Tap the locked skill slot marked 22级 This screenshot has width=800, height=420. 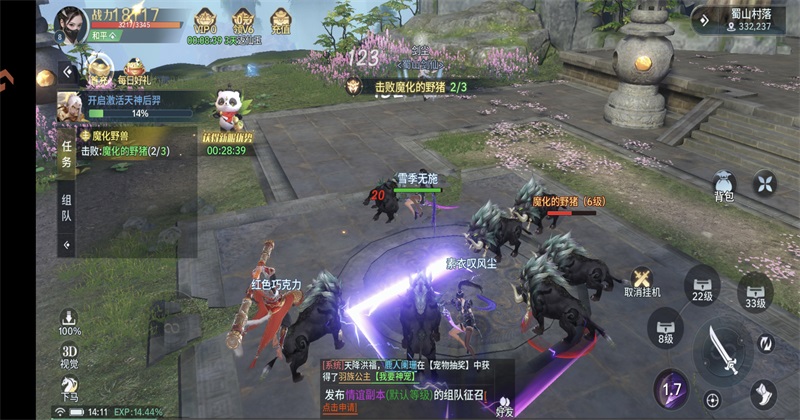(x=703, y=286)
